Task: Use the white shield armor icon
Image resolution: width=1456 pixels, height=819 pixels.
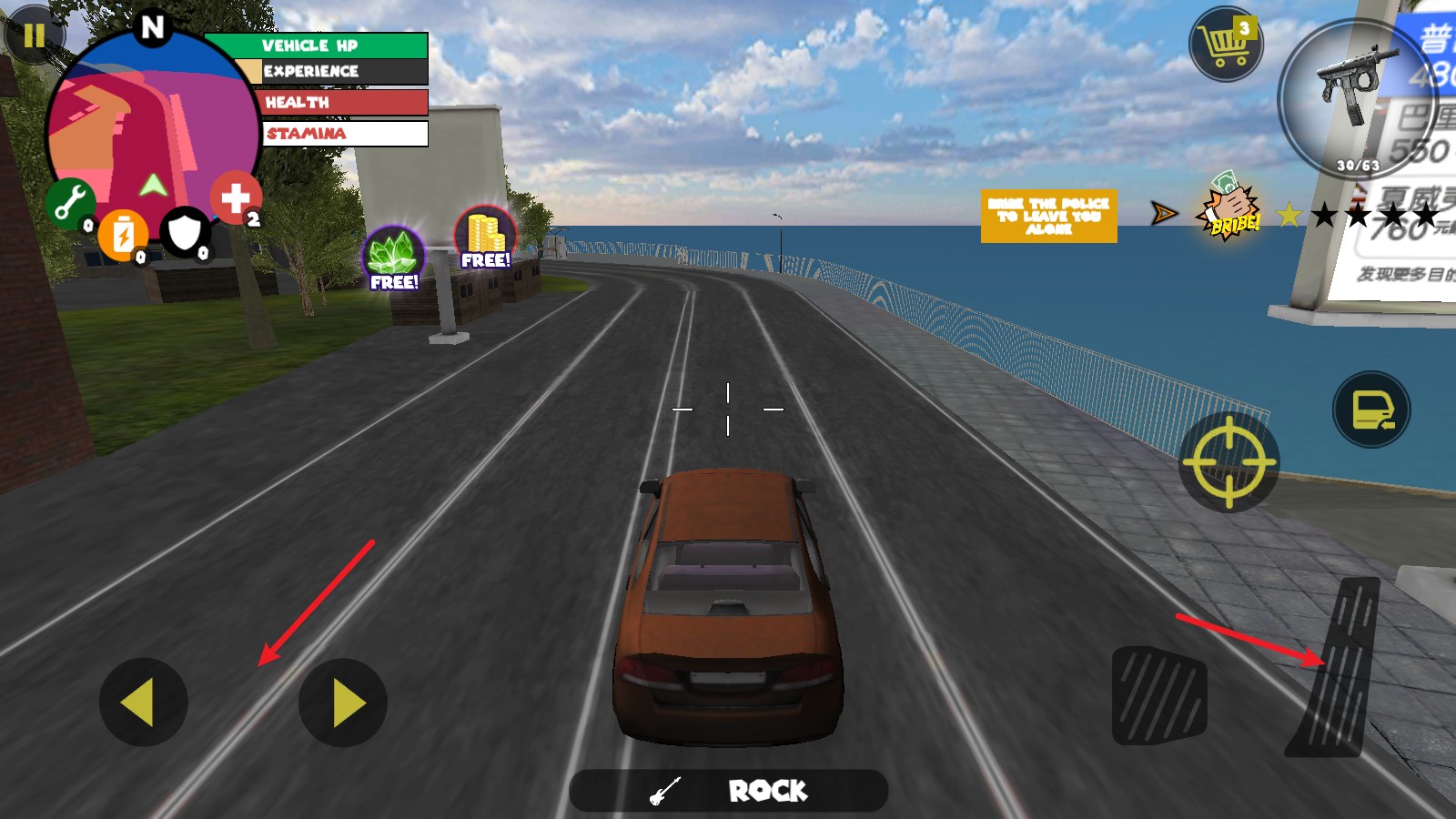Action: (185, 233)
